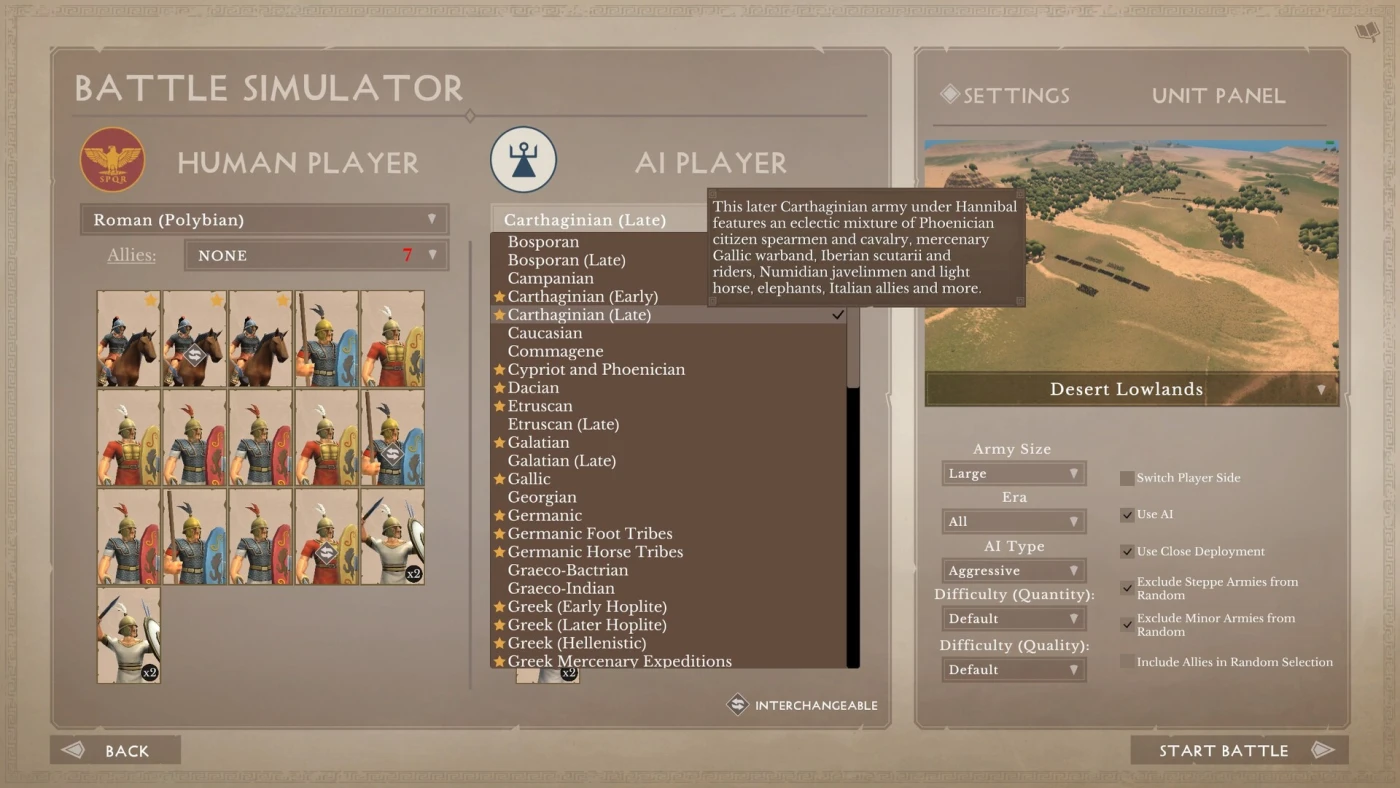This screenshot has width=1400, height=788.
Task: Toggle Use Close Deployment
Action: coord(1127,552)
